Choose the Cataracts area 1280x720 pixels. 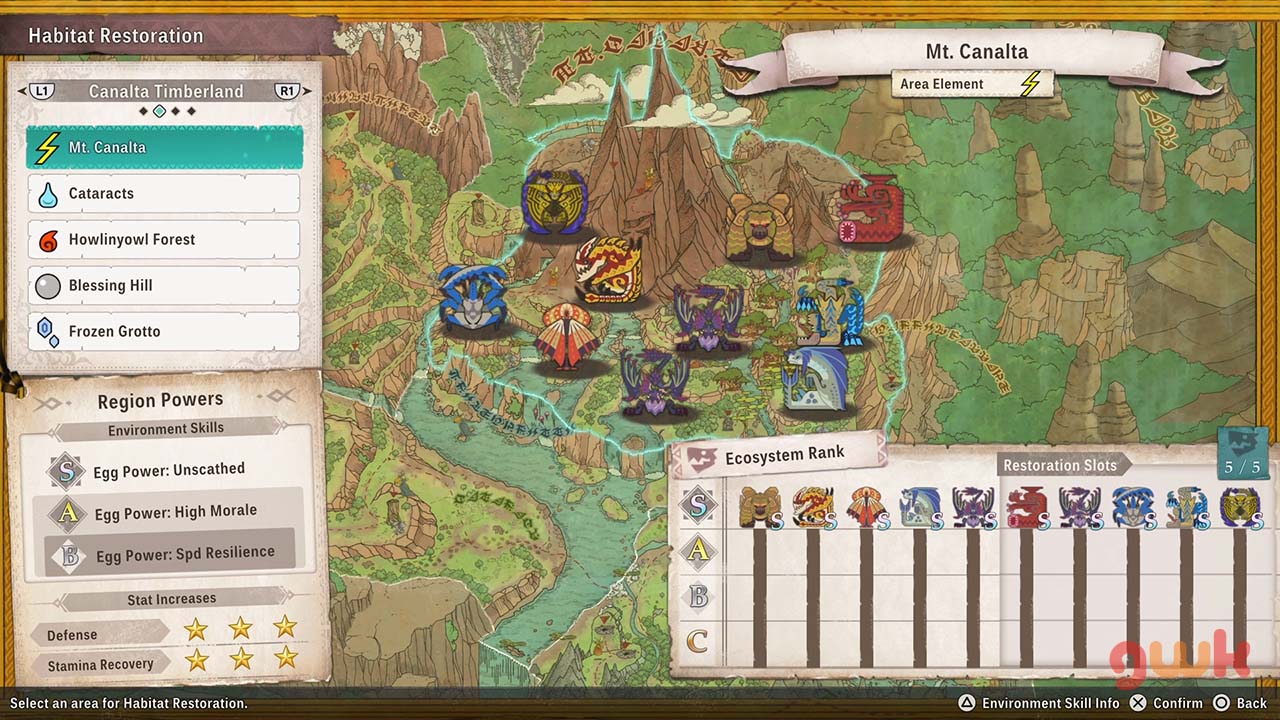pyautogui.click(x=165, y=194)
